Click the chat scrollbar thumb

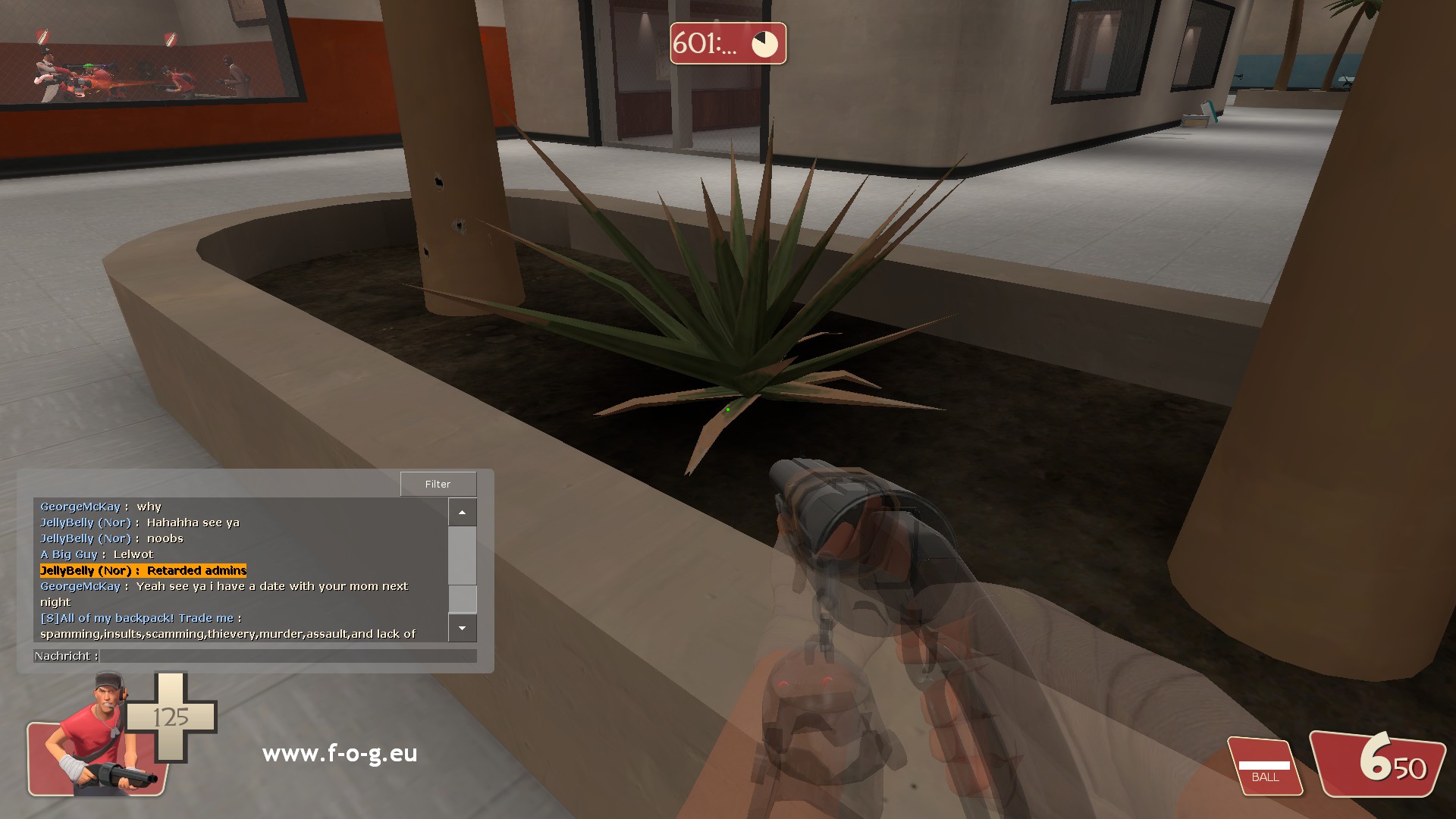coord(462,598)
